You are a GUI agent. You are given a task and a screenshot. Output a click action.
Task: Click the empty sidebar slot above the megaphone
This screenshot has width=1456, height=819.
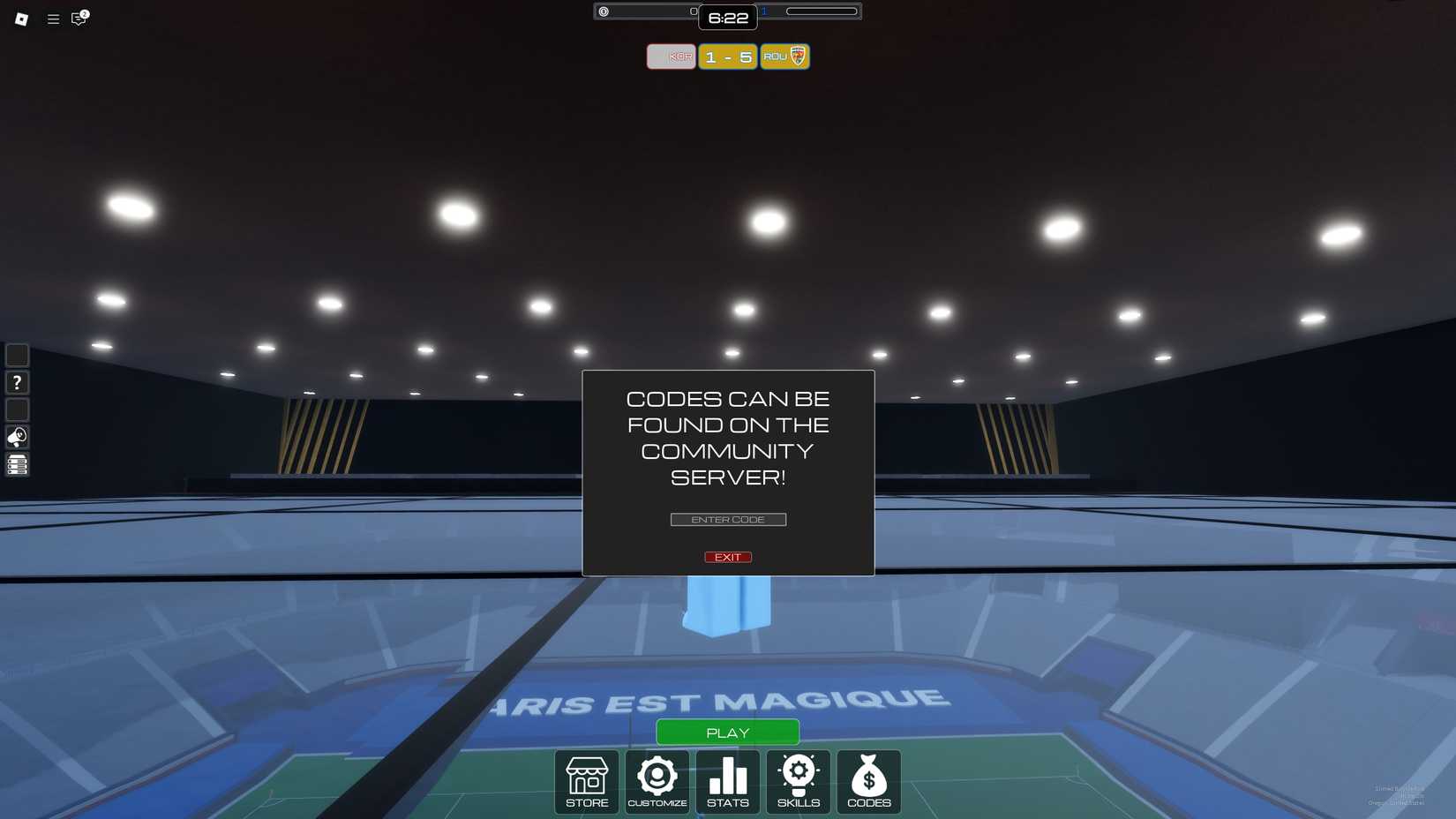click(17, 409)
